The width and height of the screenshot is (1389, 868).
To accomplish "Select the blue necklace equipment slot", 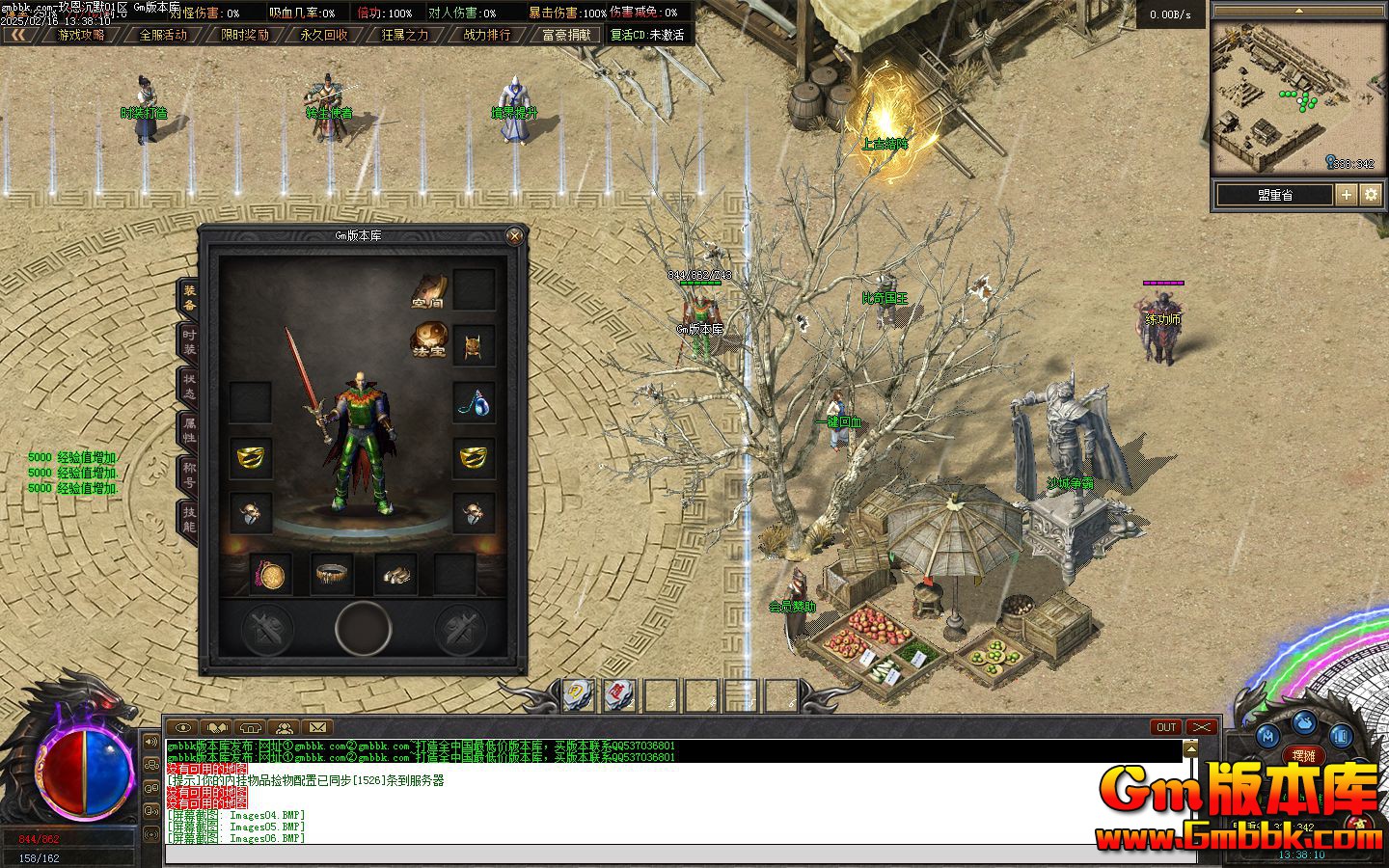I will coord(474,401).
